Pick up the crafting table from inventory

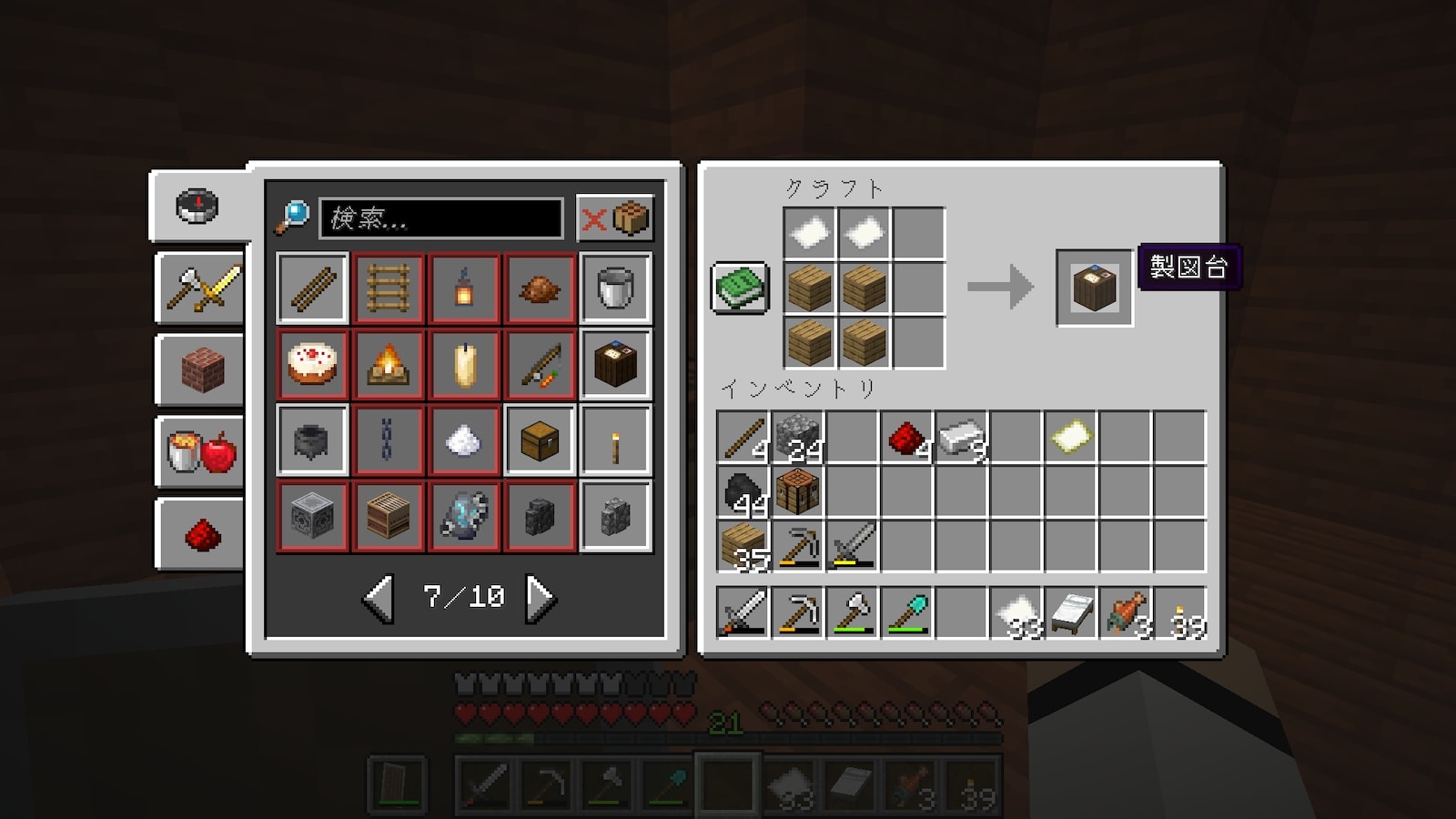797,491
